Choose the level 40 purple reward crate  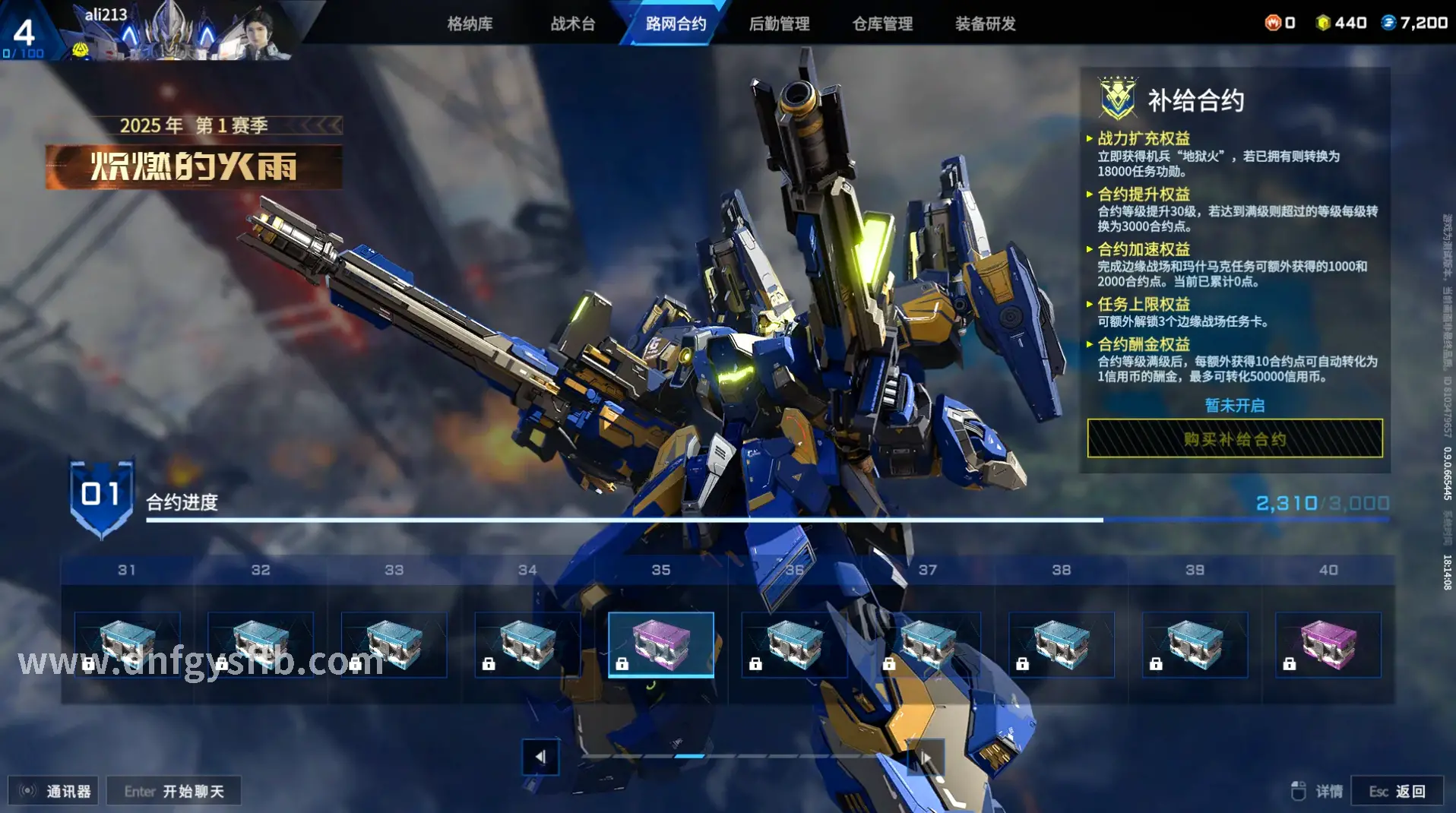click(x=1328, y=644)
